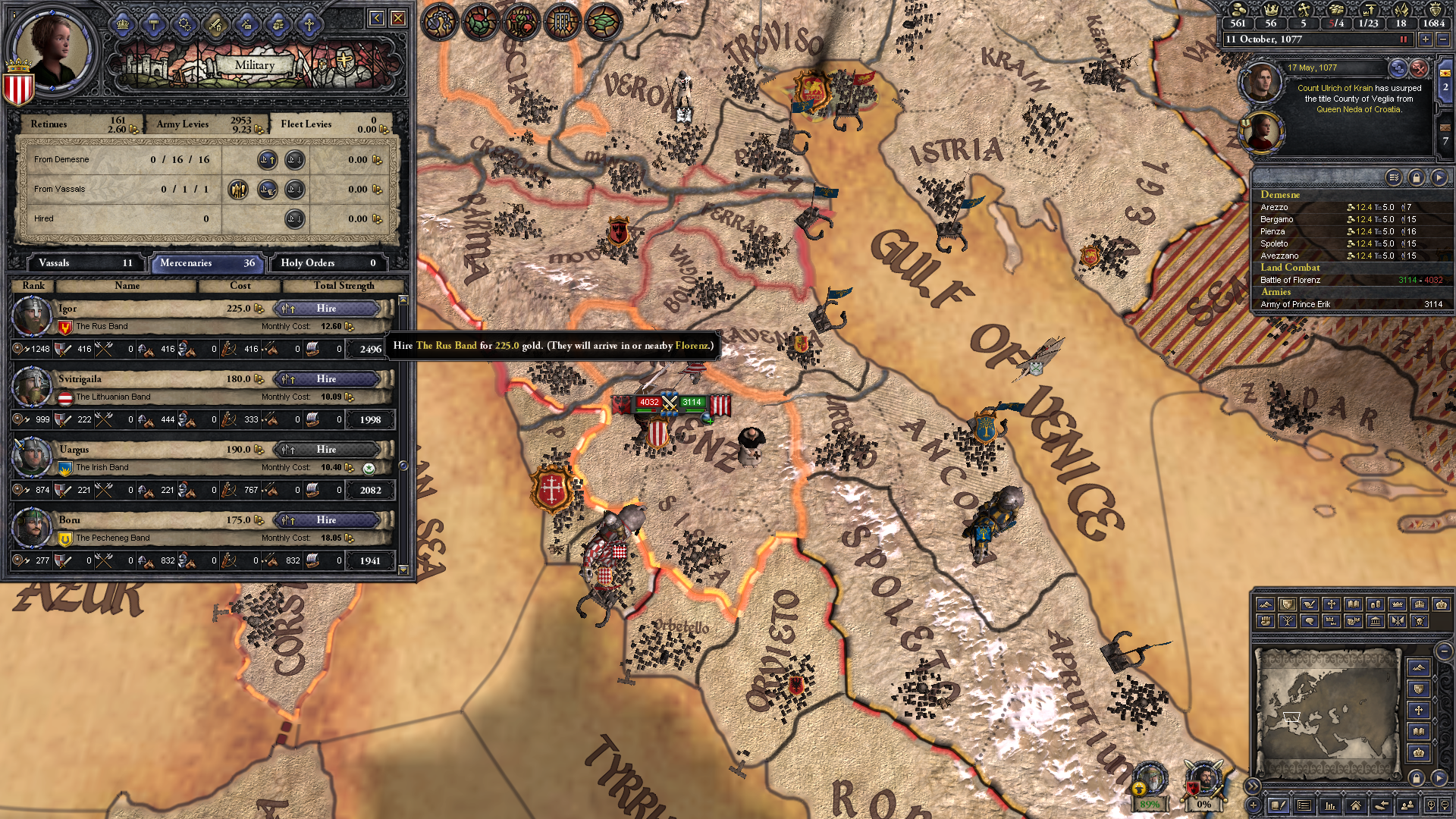
Task: Switch to the Vassals tab
Action: click(x=83, y=263)
